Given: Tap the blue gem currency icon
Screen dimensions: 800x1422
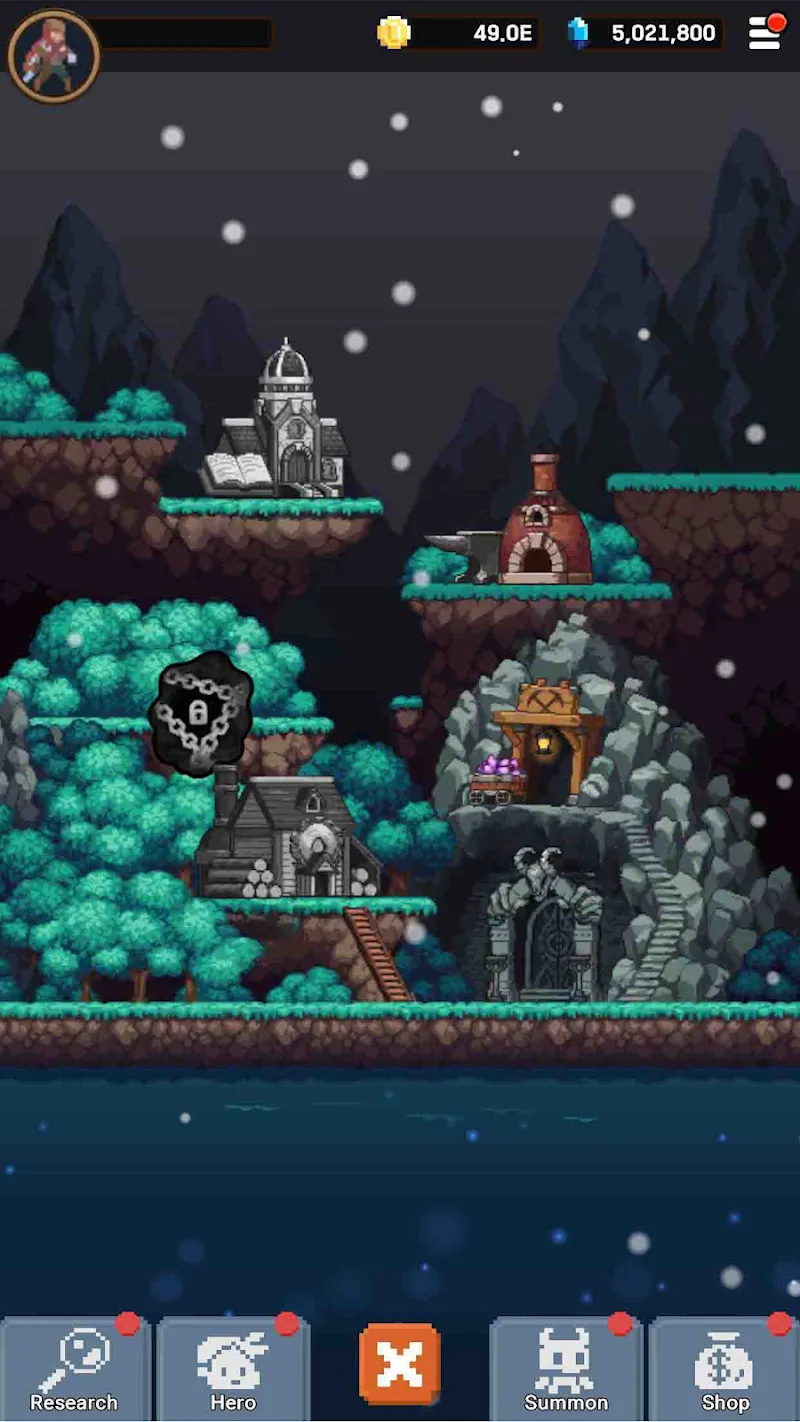Looking at the screenshot, I should pos(578,33).
